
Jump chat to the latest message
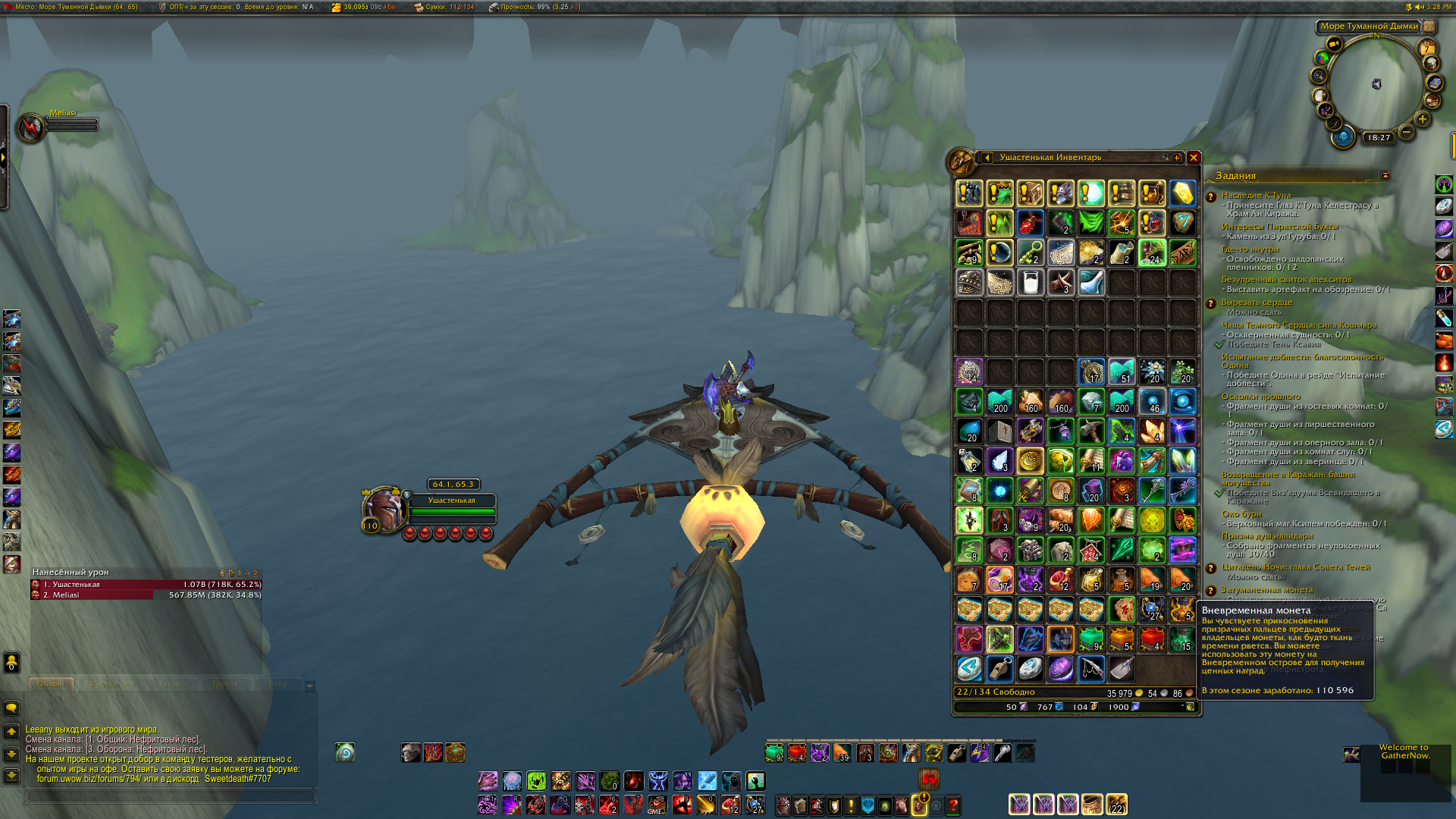click(11, 776)
